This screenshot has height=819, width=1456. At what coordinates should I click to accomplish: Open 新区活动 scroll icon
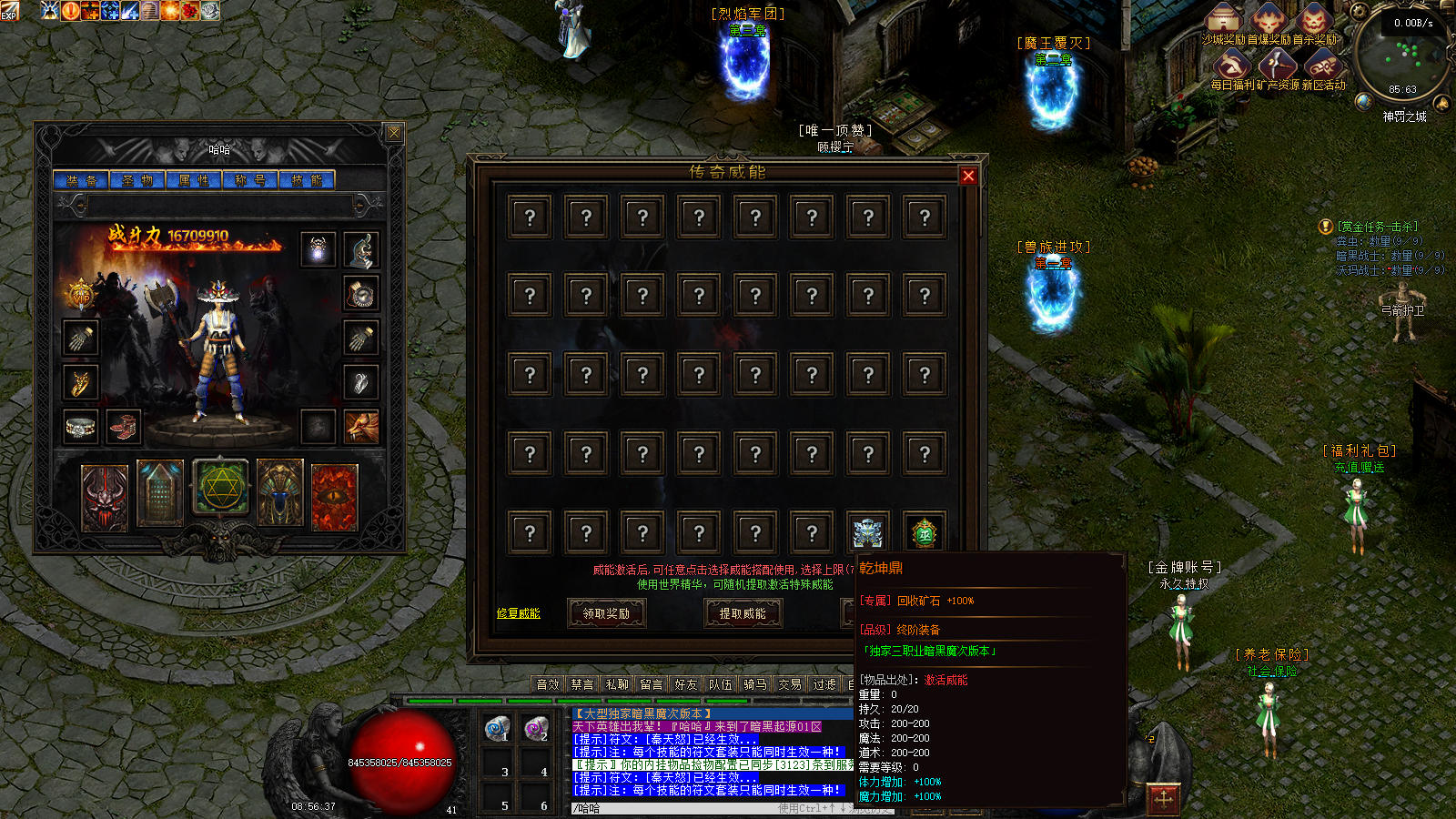[x=1322, y=66]
